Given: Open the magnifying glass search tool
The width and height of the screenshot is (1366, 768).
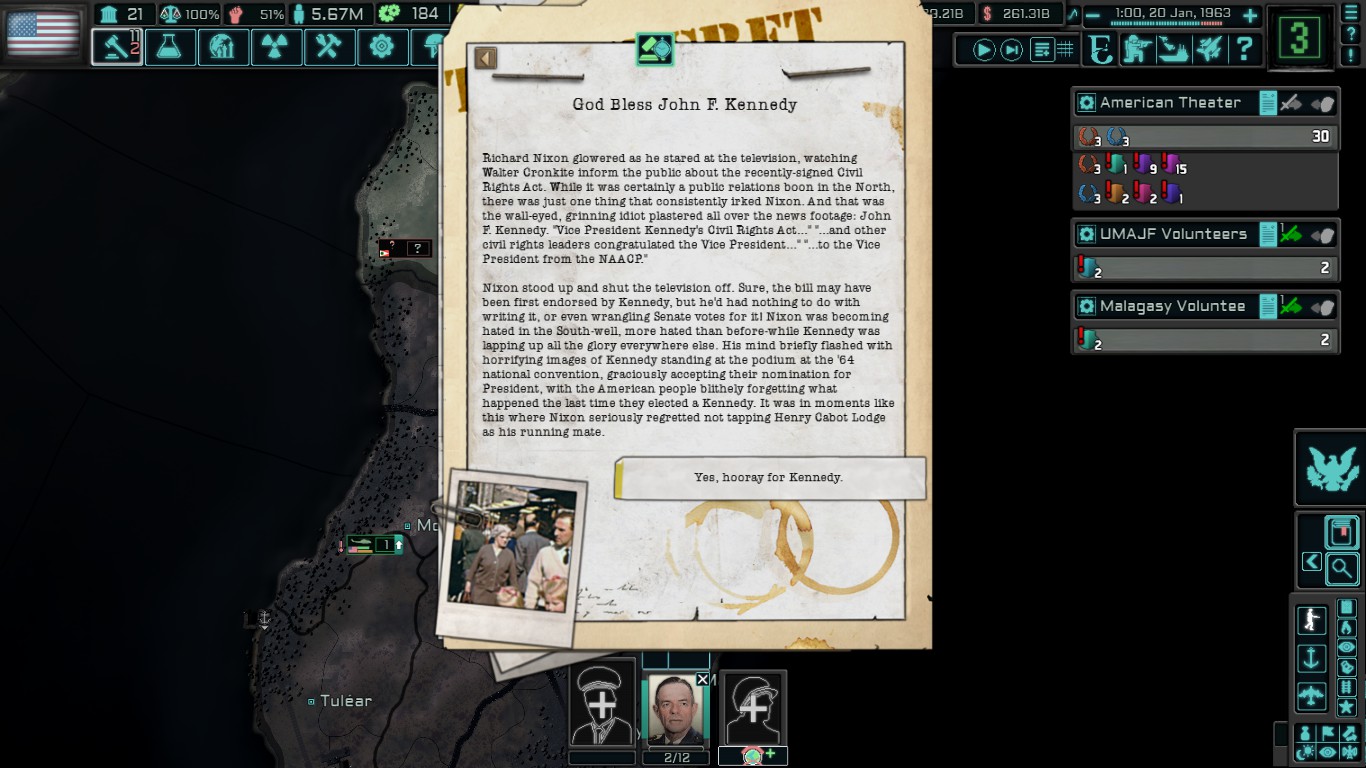Looking at the screenshot, I should (x=1342, y=569).
